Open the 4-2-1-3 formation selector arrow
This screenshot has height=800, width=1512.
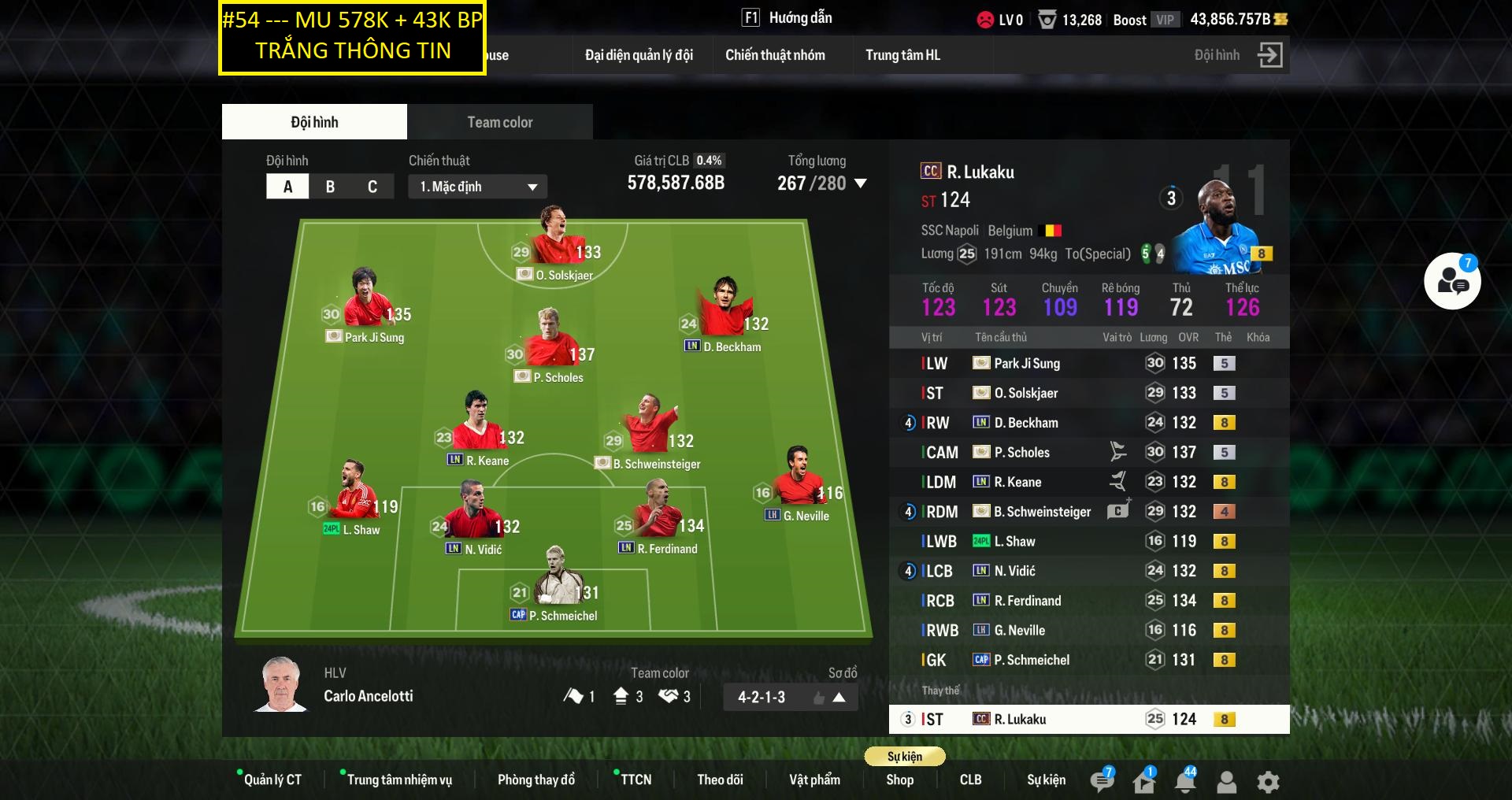click(841, 697)
